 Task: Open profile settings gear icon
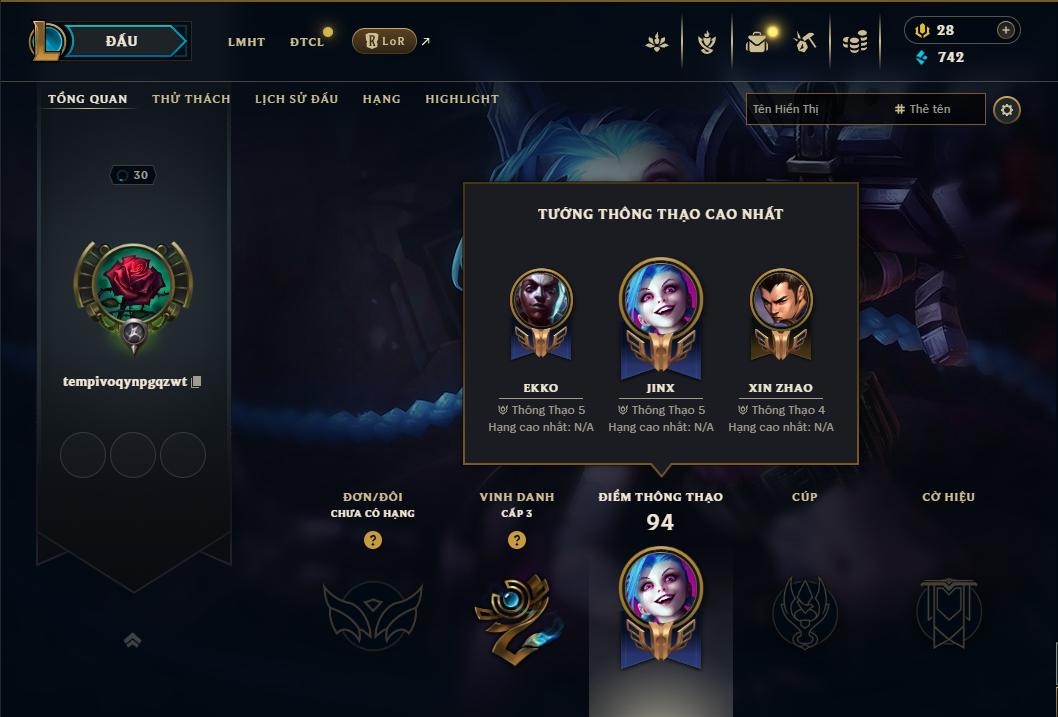1007,109
